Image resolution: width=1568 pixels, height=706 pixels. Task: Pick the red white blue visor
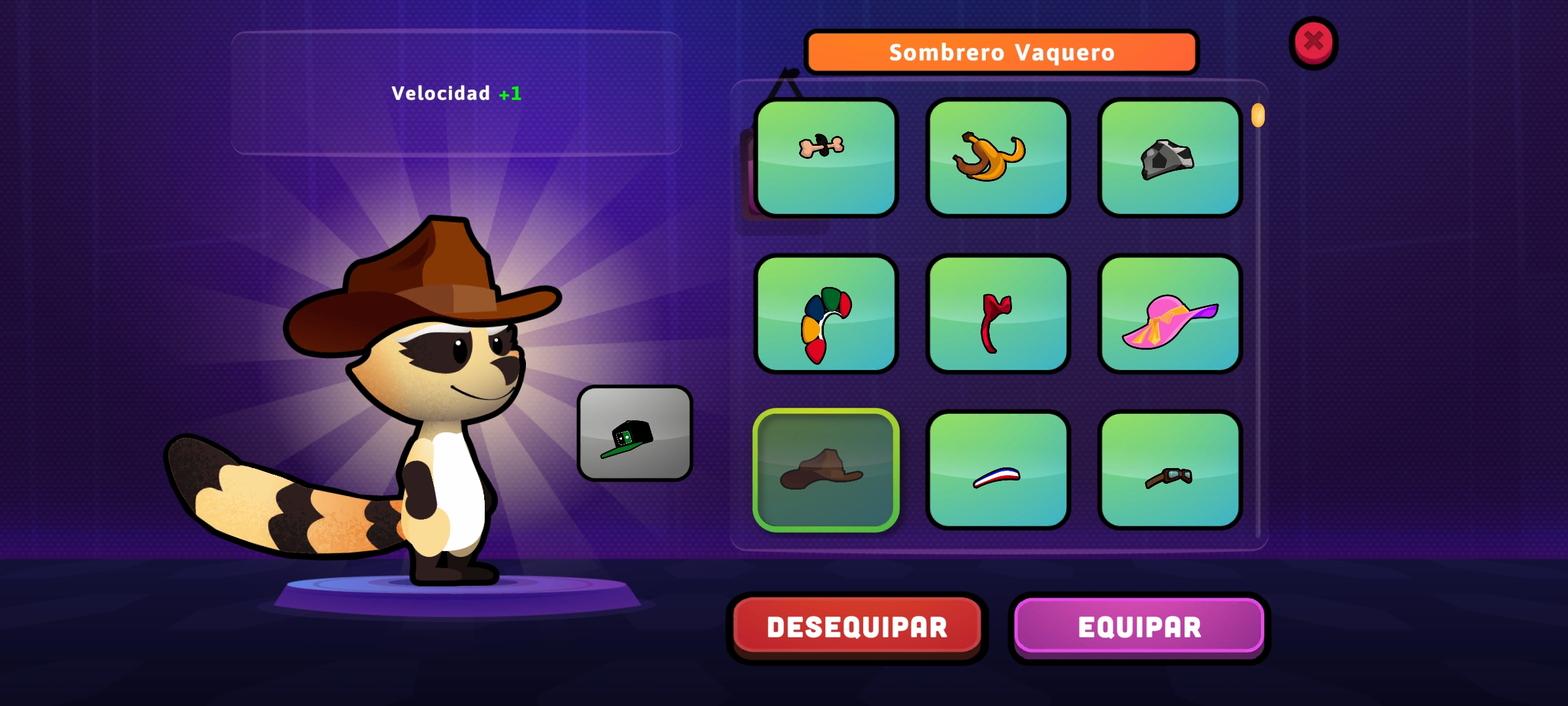[x=998, y=470]
